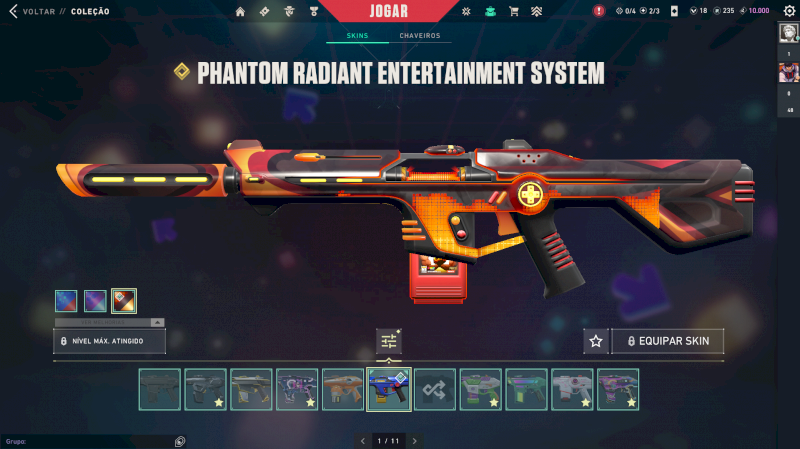This screenshot has width=800, height=449.
Task: Open the filter sliders button
Action: [389, 341]
